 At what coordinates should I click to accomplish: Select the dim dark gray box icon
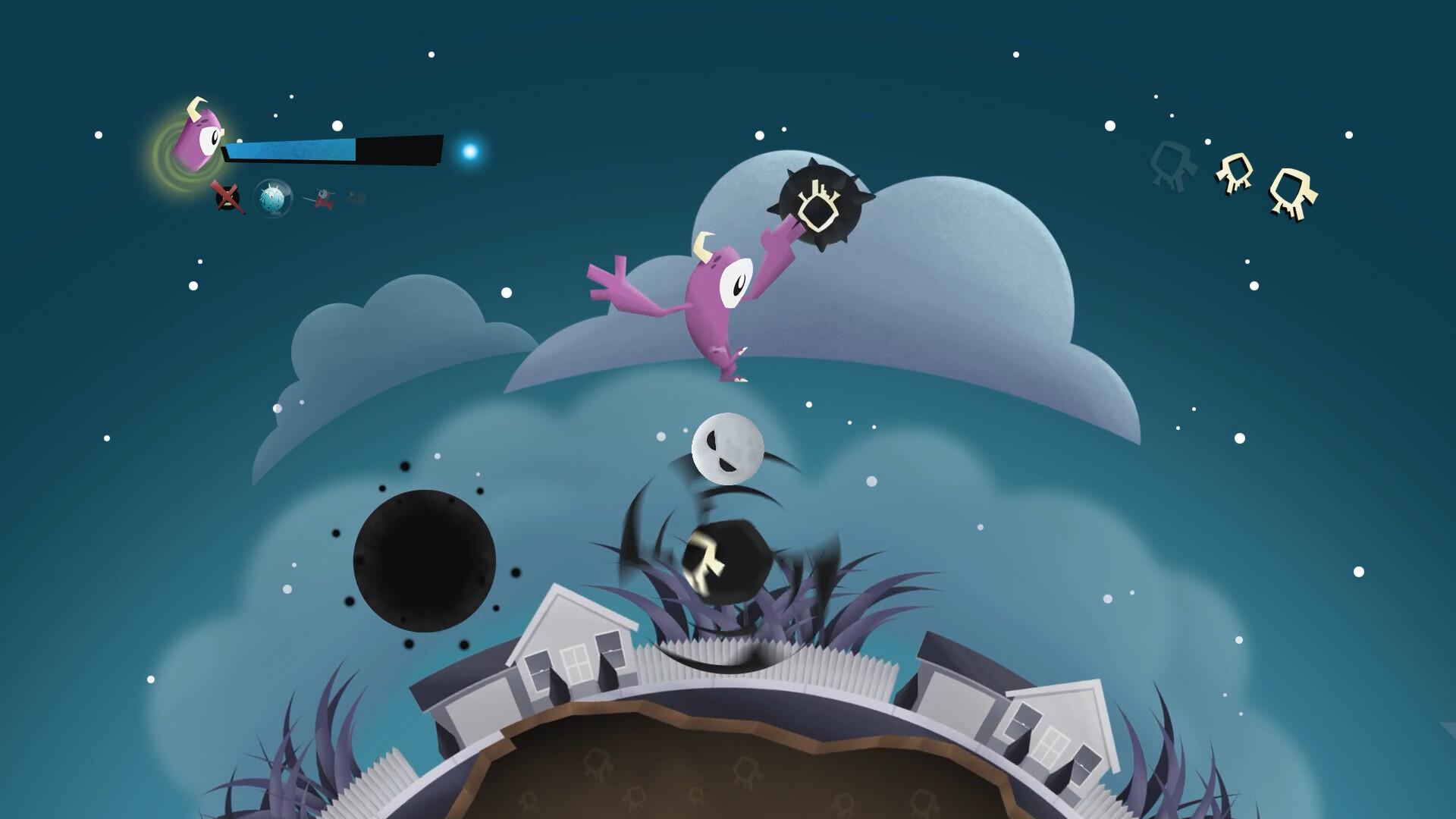(356, 199)
